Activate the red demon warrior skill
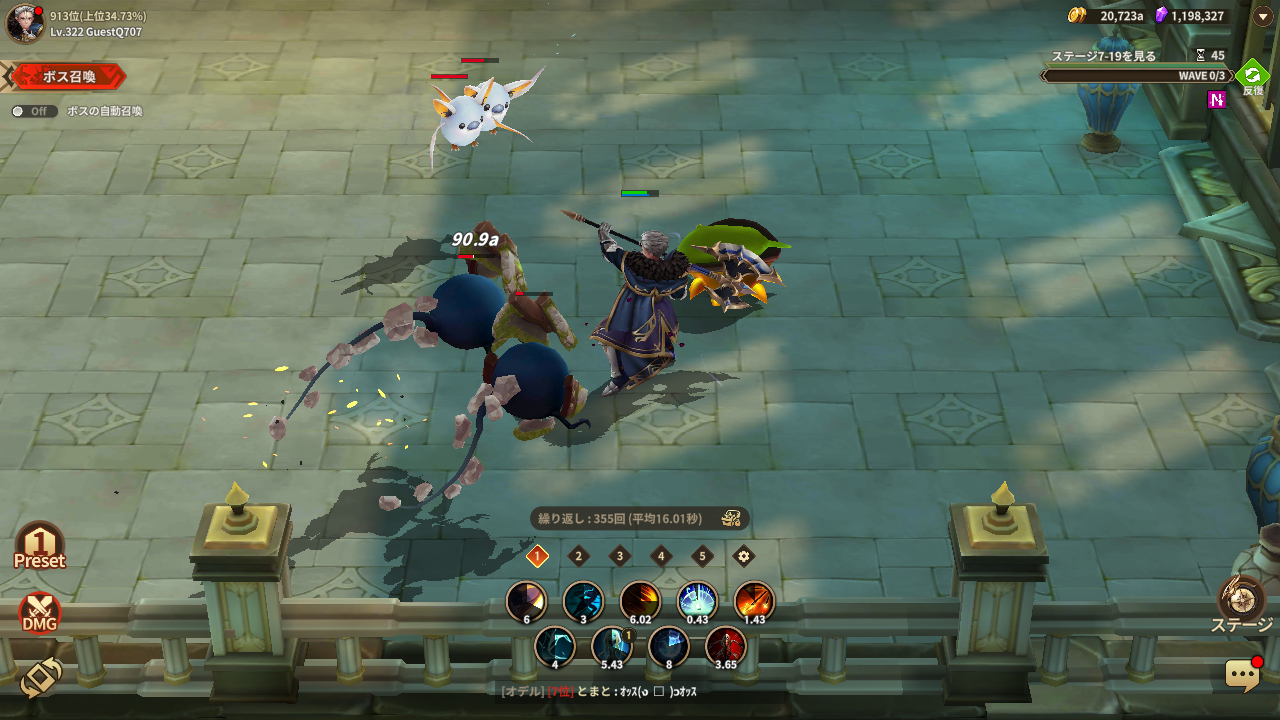Image resolution: width=1280 pixels, height=720 pixels. pyautogui.click(x=725, y=646)
